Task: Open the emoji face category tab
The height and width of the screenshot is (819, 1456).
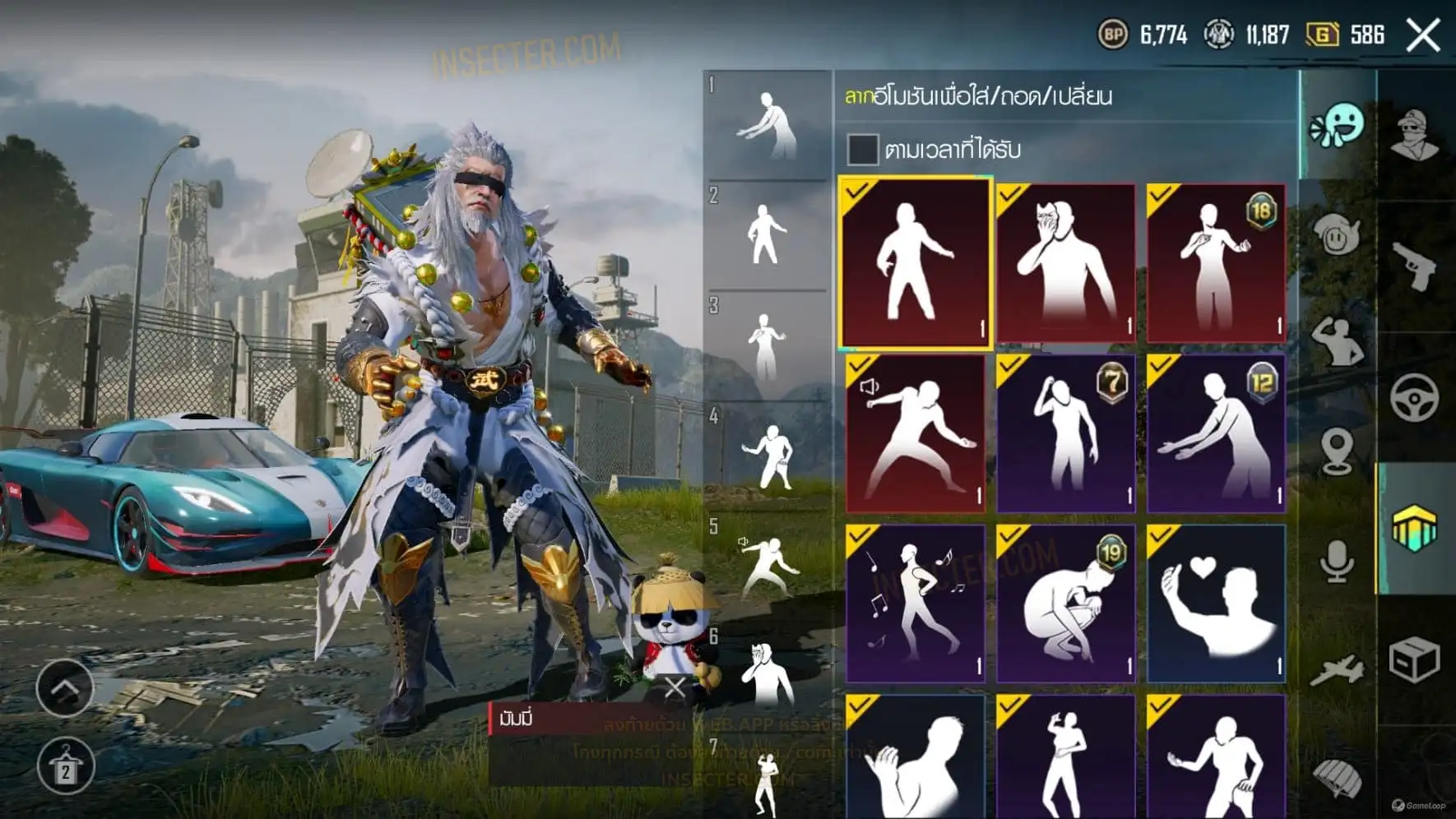Action: tap(1337, 126)
